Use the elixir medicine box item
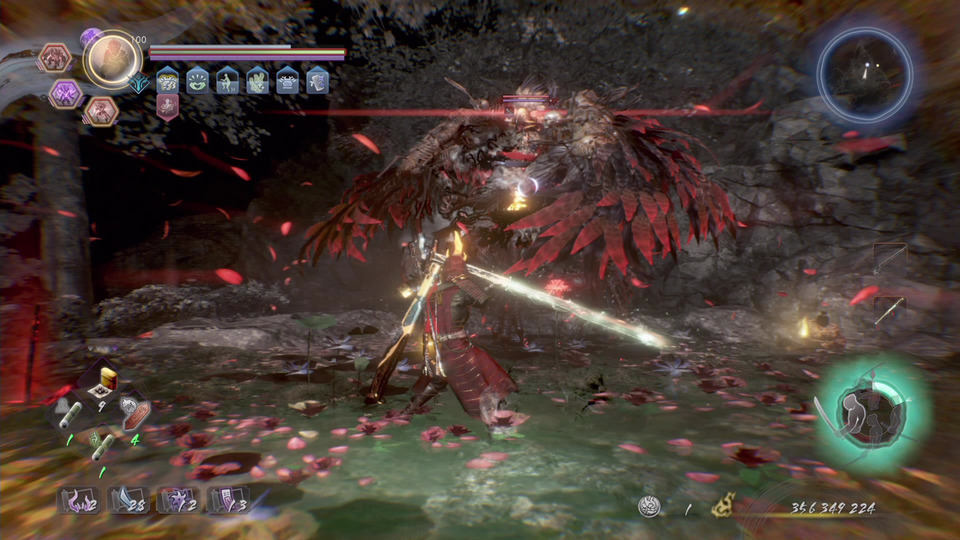 (104, 385)
